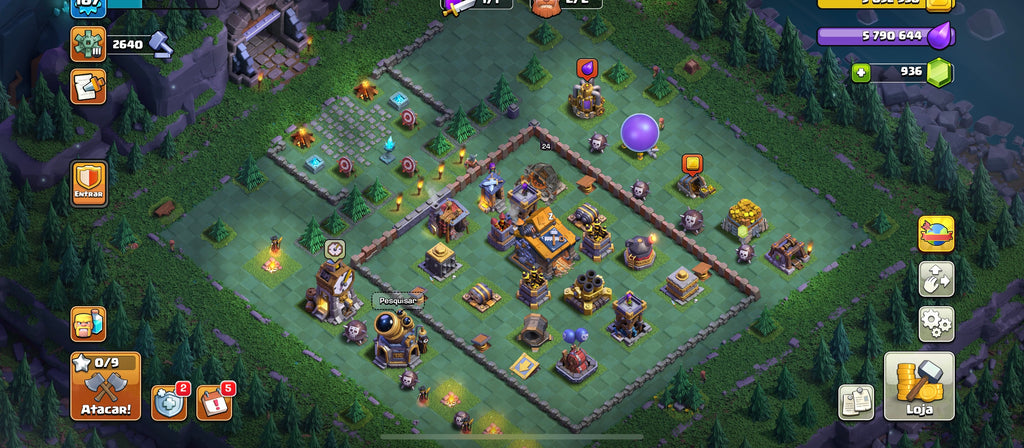Open the layout editor arrows button

[x=936, y=279]
